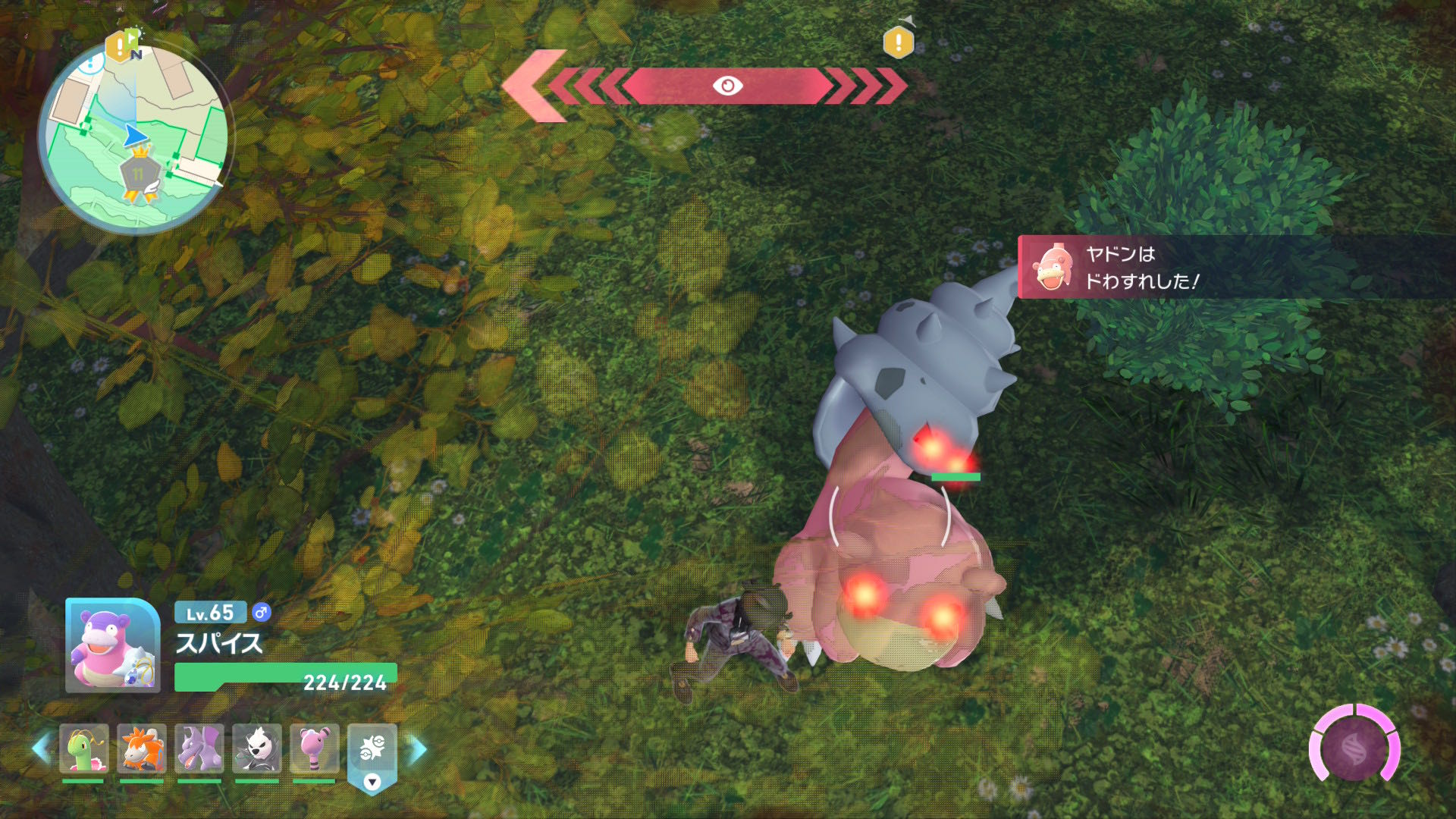Click the red eye alert indicator
The height and width of the screenshot is (819, 1456).
tap(727, 86)
